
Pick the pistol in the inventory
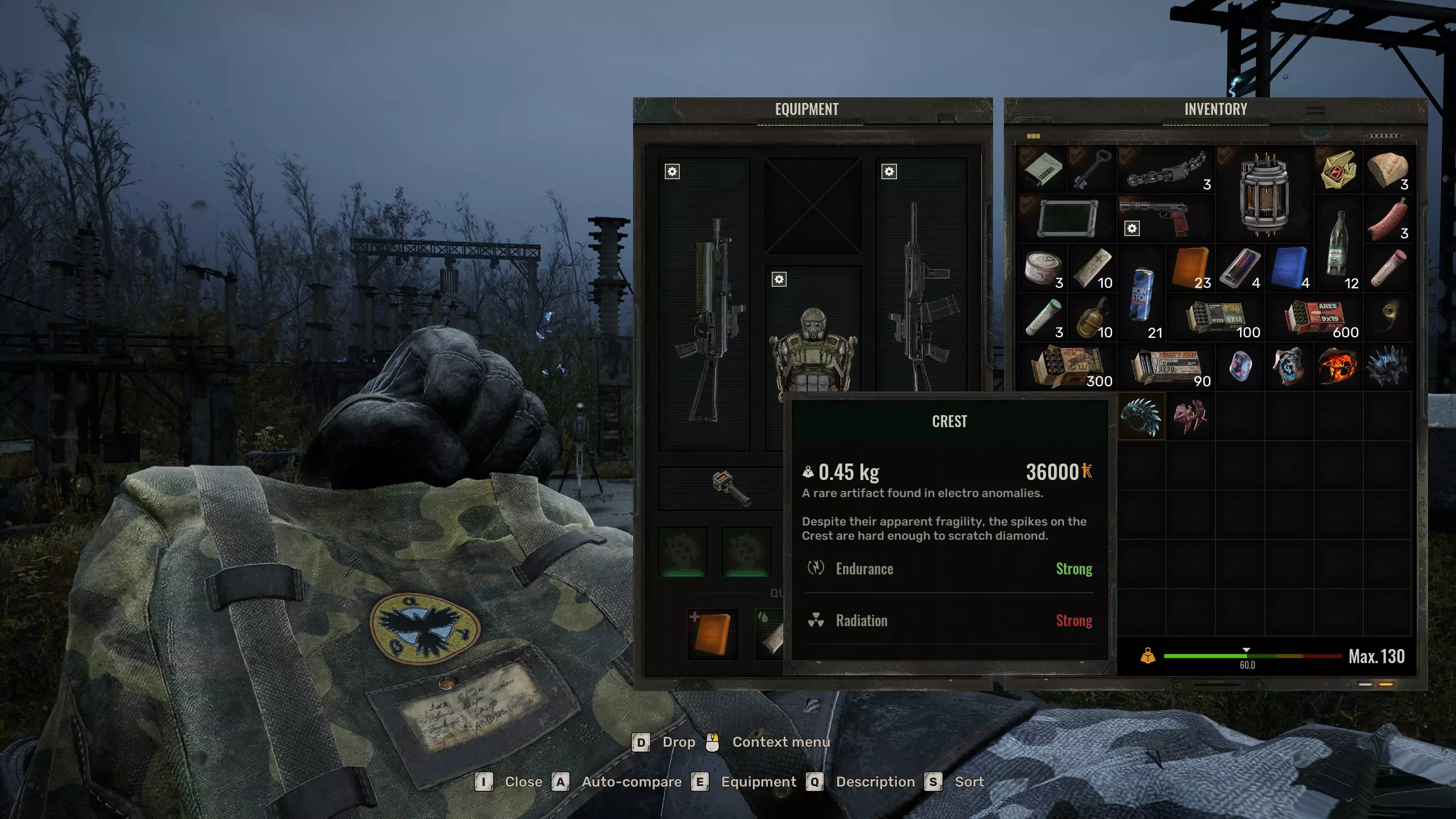1165,217
